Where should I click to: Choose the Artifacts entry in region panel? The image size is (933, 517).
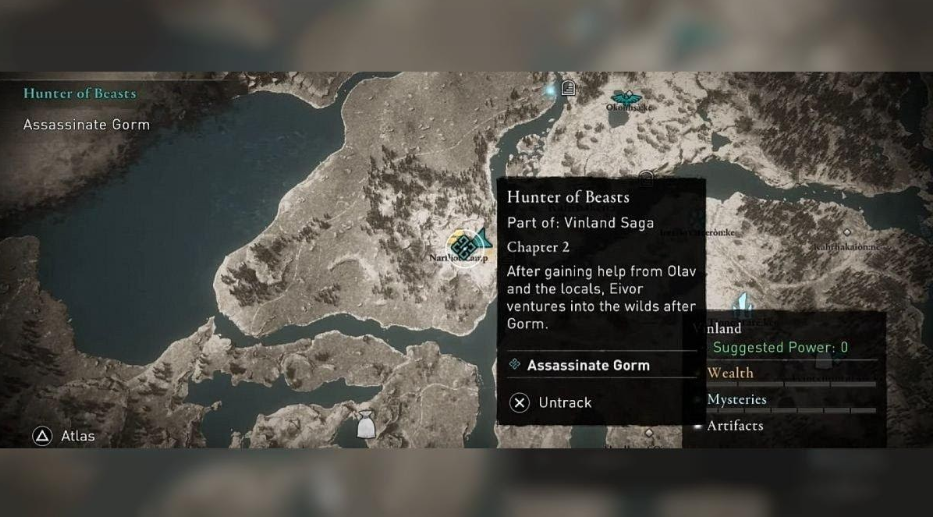coord(735,425)
